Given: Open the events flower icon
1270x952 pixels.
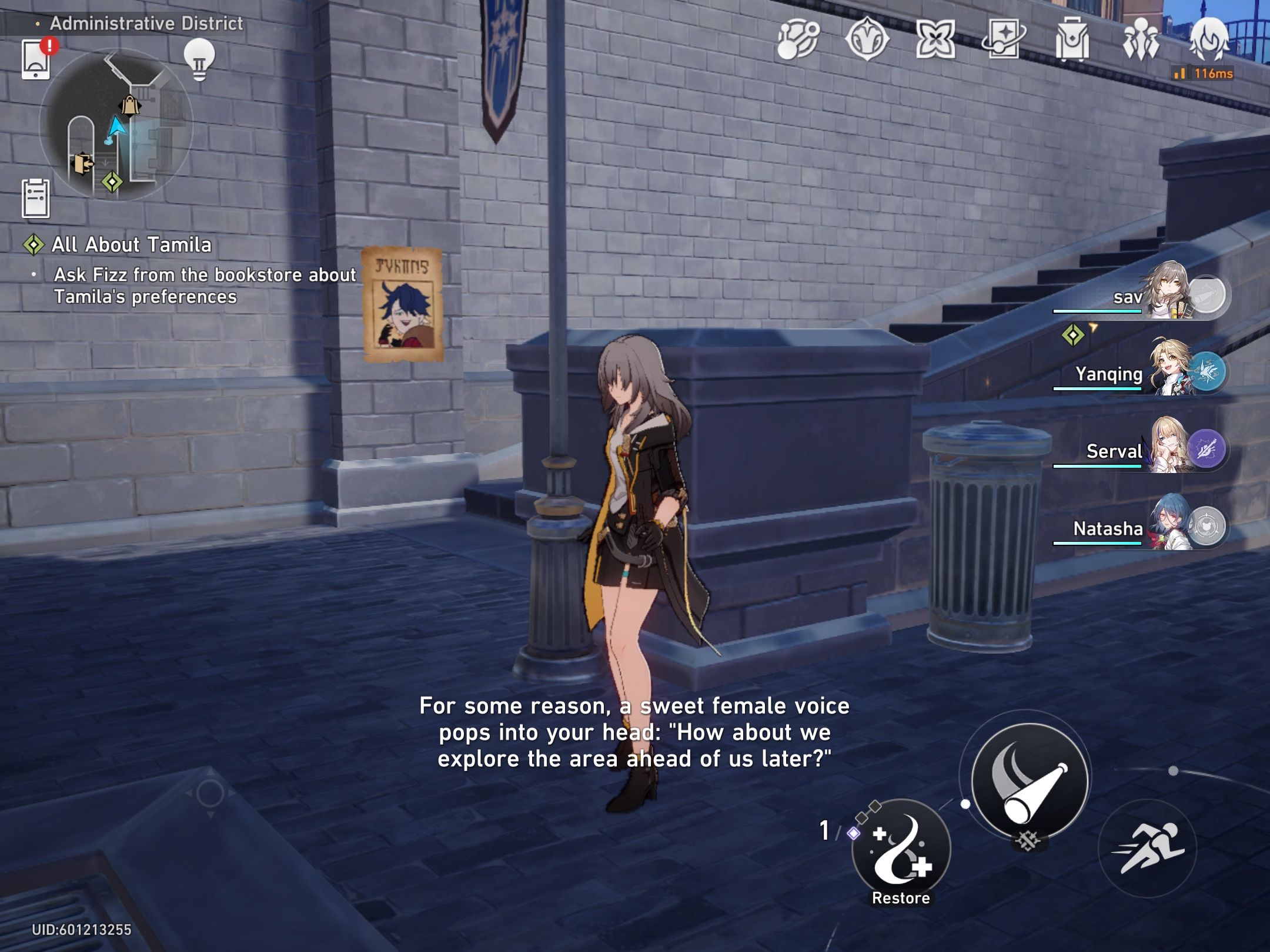Looking at the screenshot, I should pos(935,40).
